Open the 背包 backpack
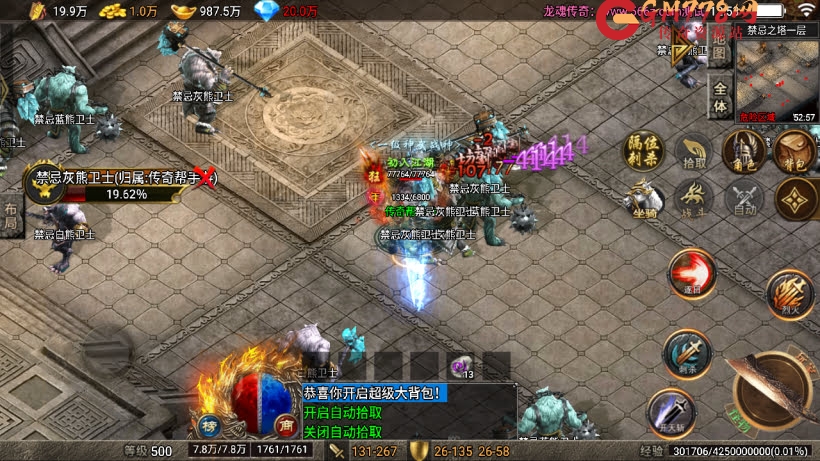 tap(792, 152)
